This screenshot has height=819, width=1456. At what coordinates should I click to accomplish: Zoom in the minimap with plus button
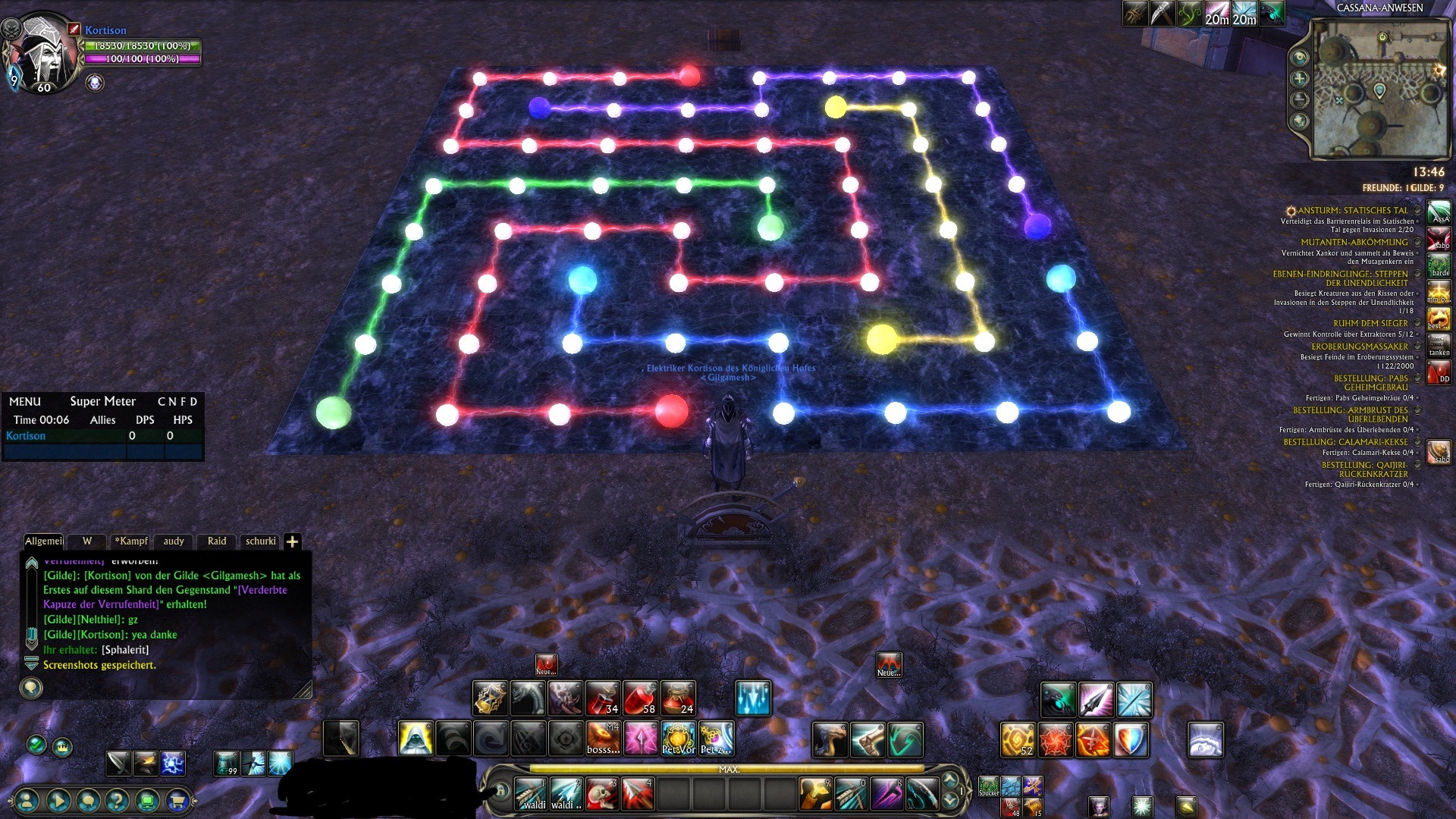pyautogui.click(x=1300, y=79)
